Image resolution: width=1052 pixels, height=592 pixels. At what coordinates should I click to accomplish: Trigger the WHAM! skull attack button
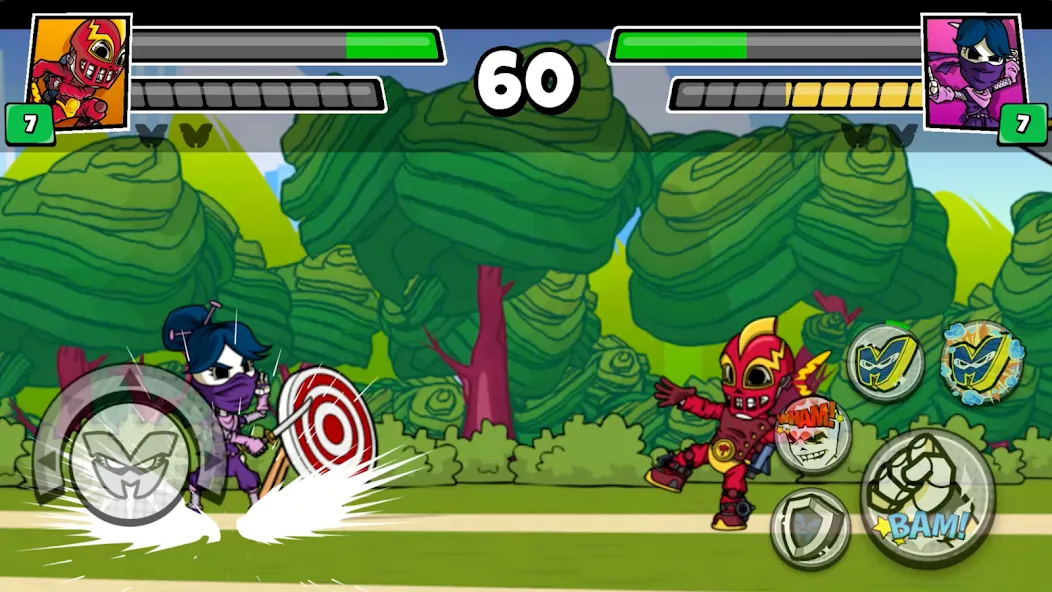pos(812,434)
